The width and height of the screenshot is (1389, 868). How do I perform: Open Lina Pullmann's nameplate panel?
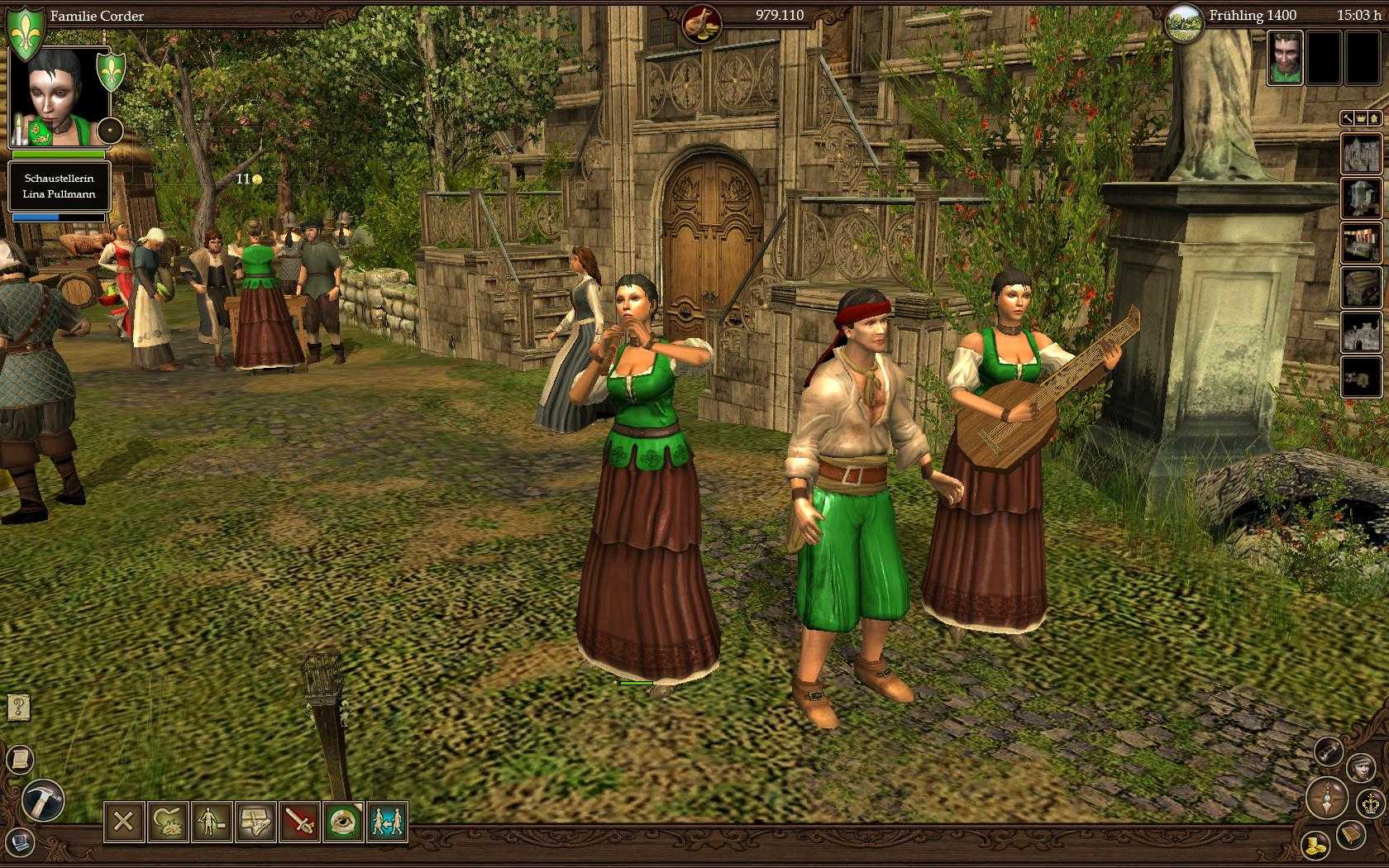60,186
